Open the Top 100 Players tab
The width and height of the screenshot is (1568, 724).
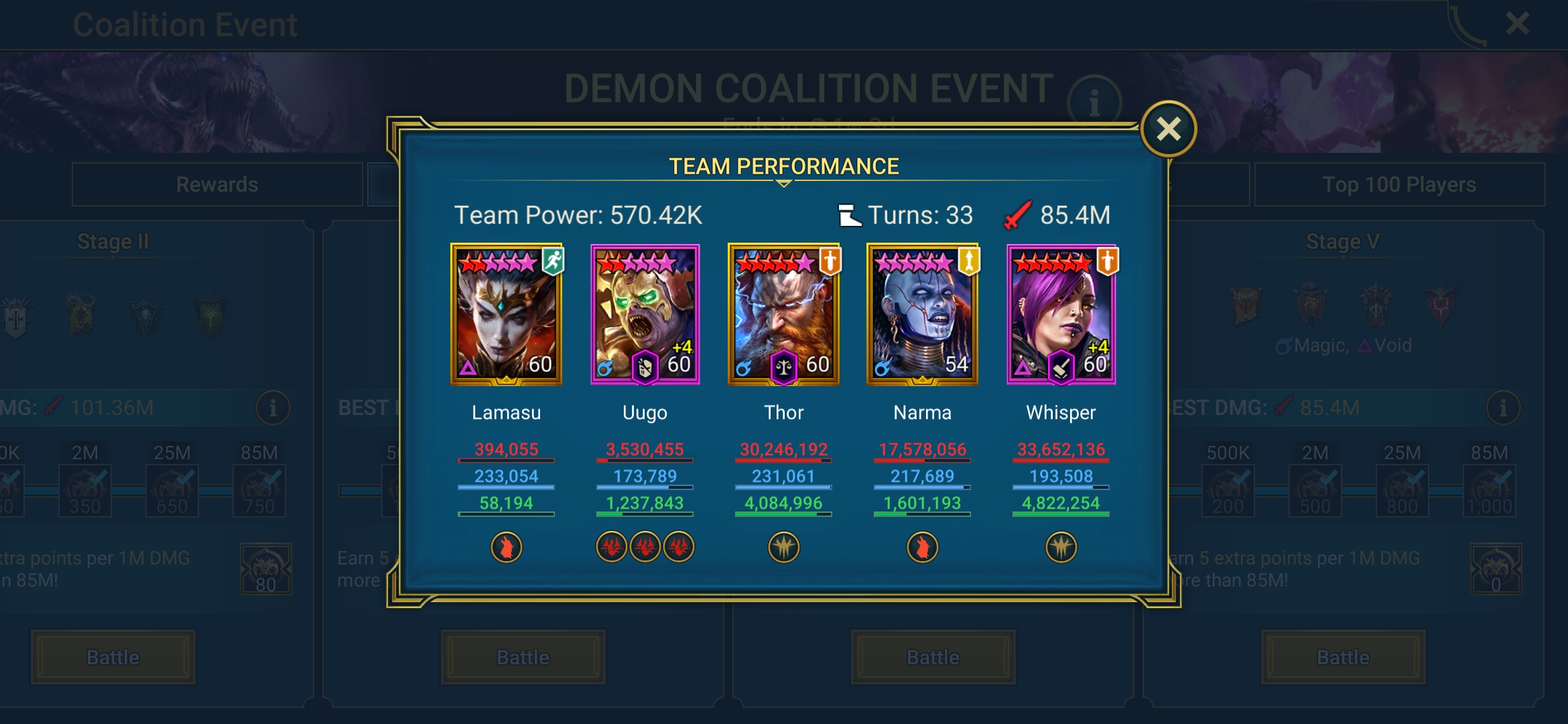point(1399,184)
